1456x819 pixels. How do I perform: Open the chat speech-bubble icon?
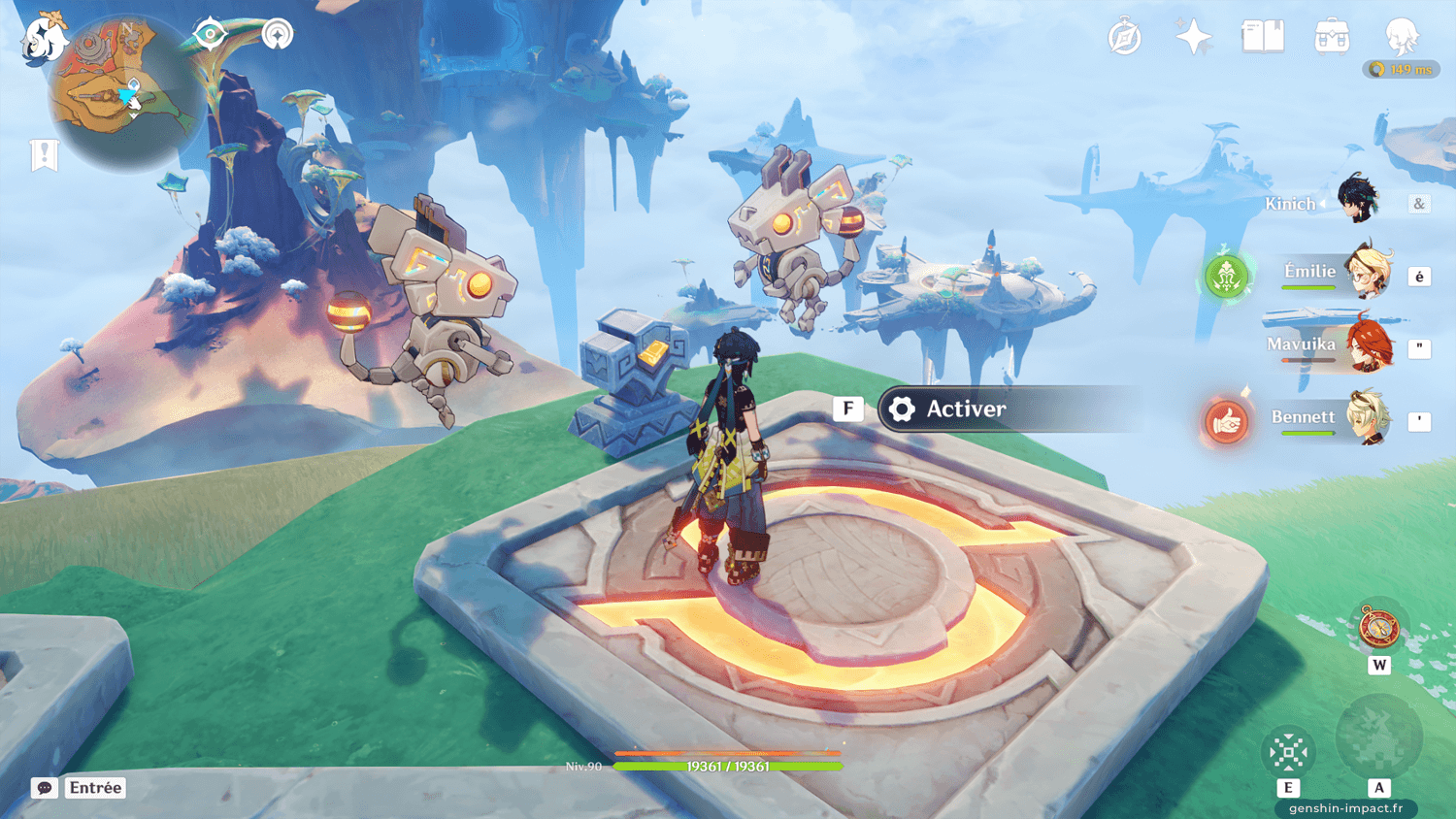pos(45,788)
